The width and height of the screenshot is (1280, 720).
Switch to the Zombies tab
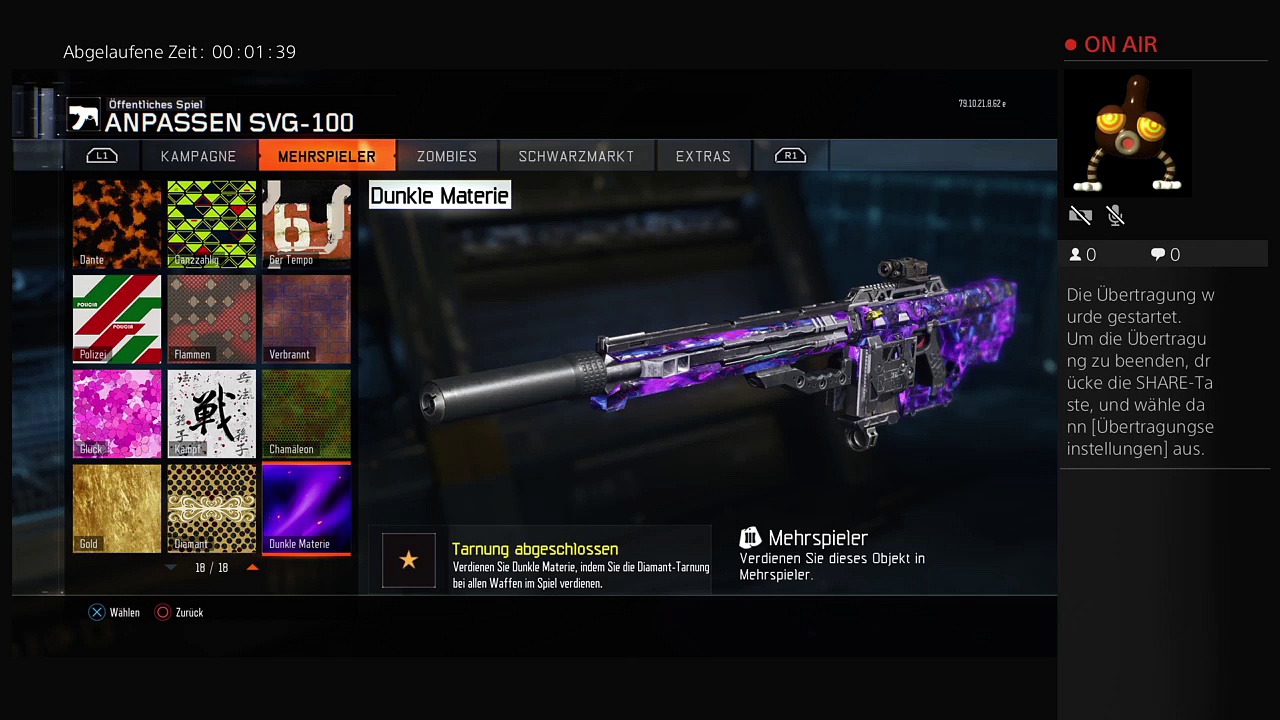pos(446,156)
